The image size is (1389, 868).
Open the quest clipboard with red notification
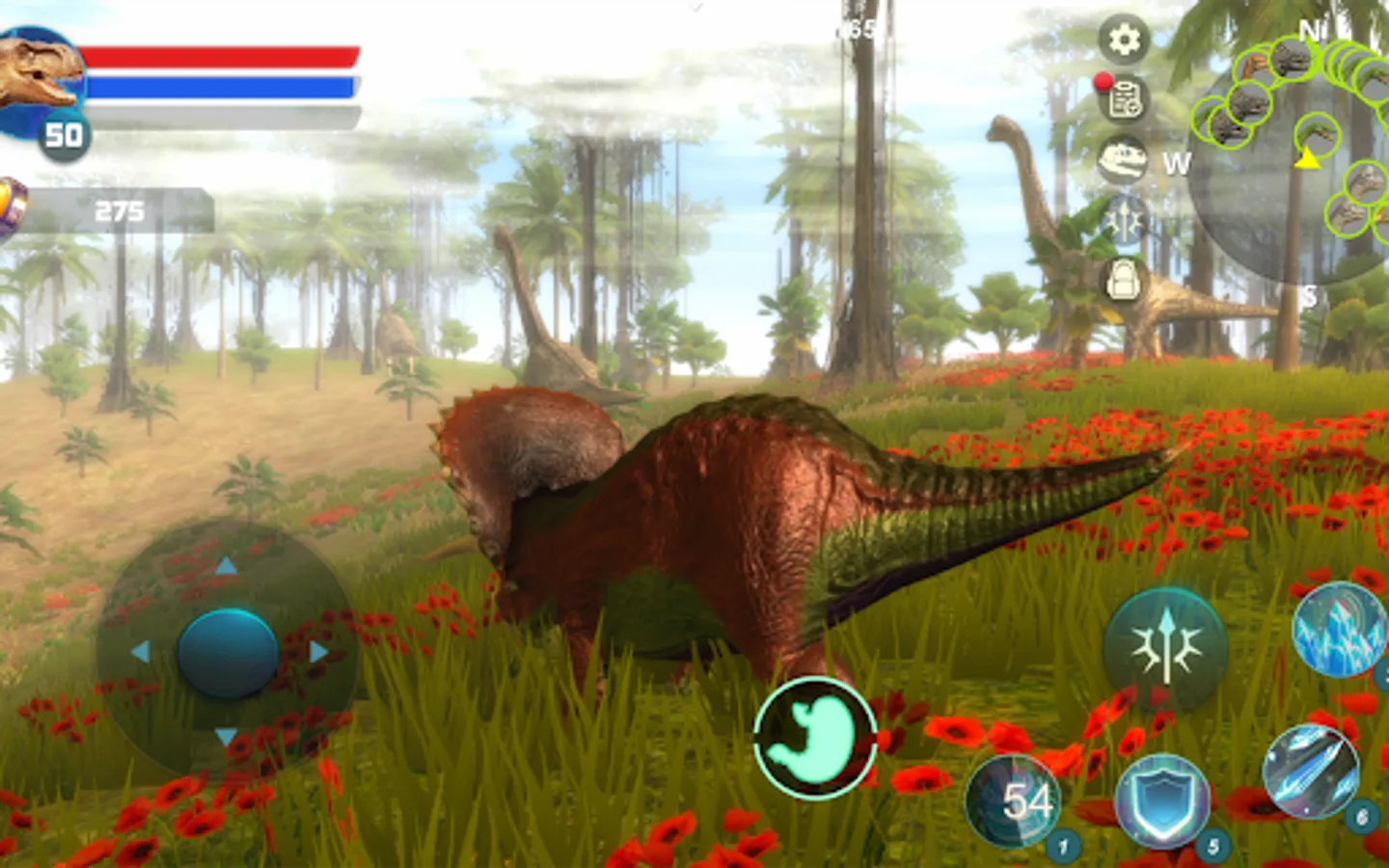tap(1123, 97)
